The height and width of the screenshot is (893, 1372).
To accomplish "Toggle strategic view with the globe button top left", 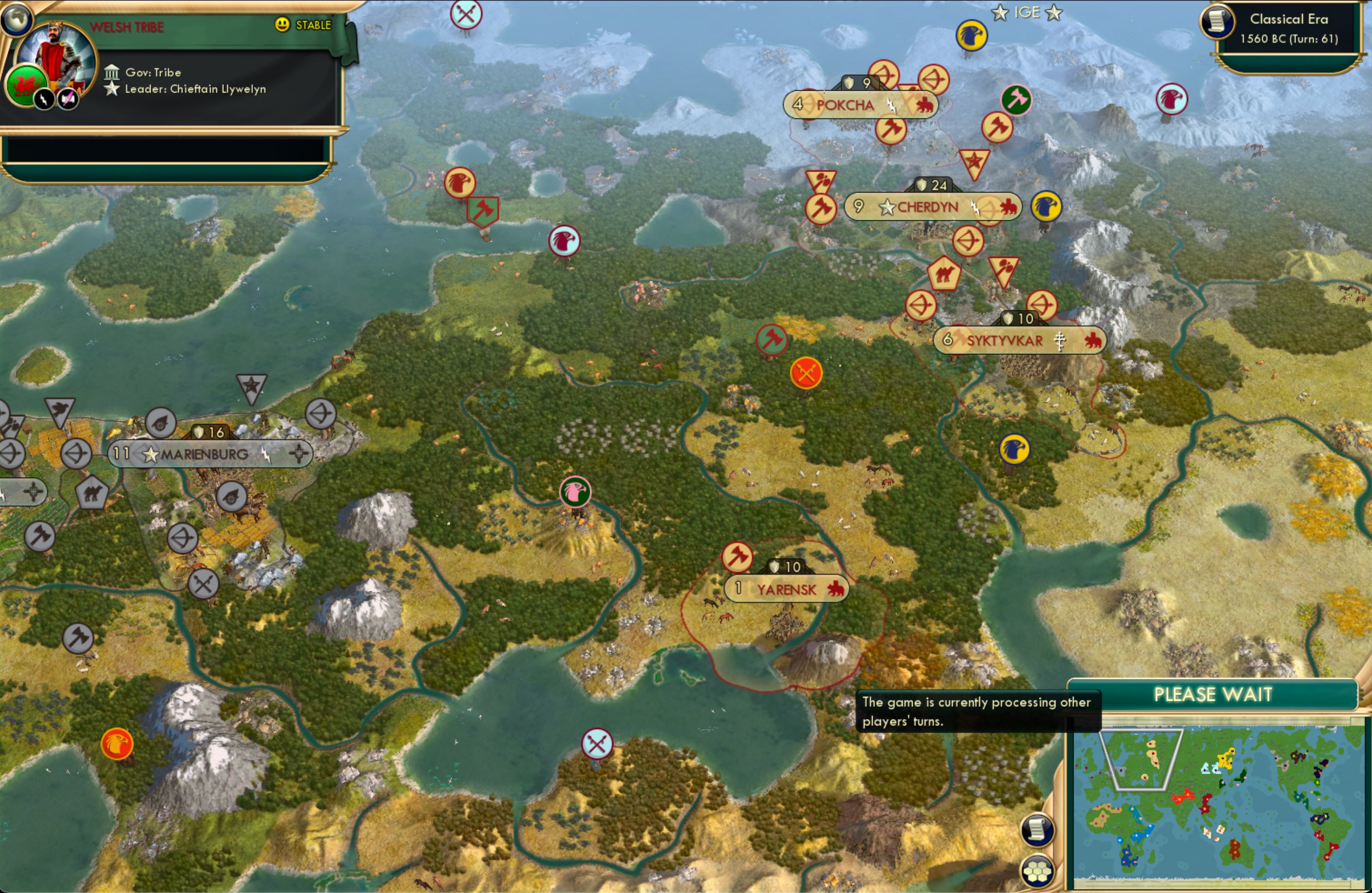I will pyautogui.click(x=17, y=19).
